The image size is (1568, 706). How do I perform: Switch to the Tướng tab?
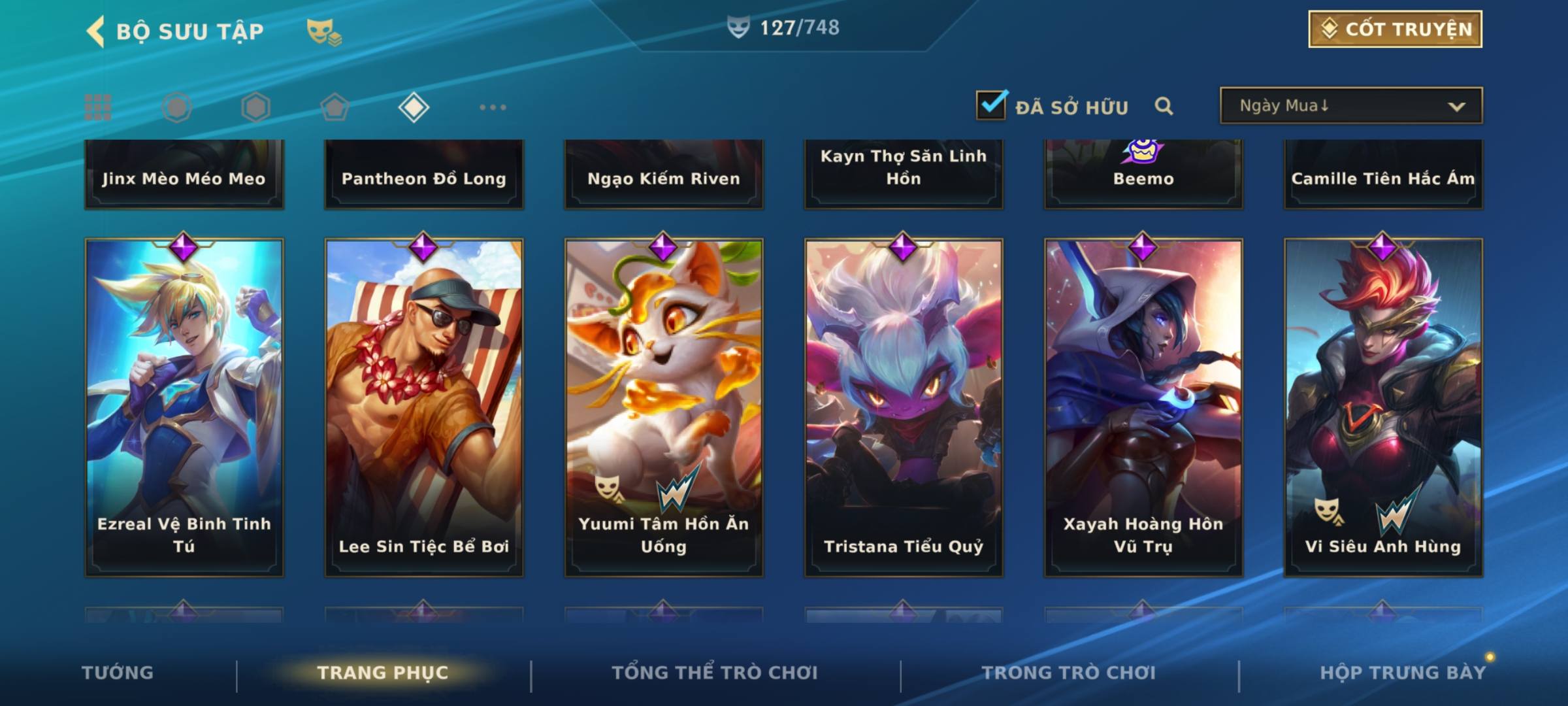tap(118, 673)
